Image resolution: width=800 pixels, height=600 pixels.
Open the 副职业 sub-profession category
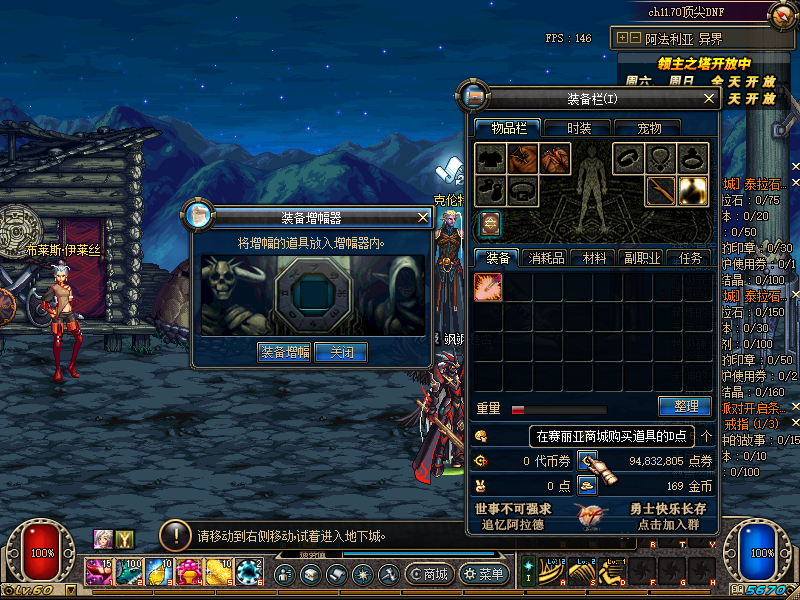(x=641, y=258)
